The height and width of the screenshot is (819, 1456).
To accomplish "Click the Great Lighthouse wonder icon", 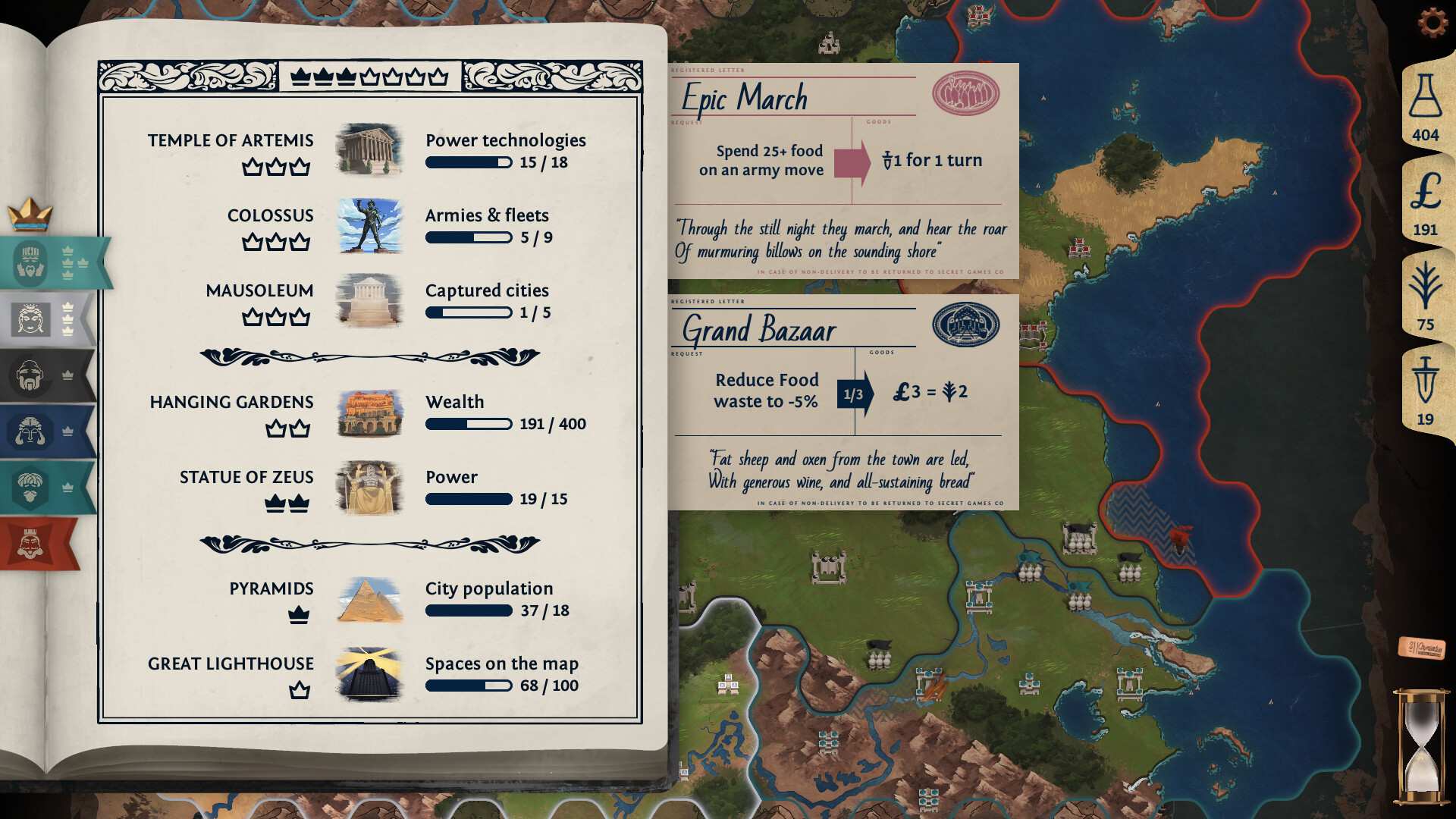I will pyautogui.click(x=370, y=674).
